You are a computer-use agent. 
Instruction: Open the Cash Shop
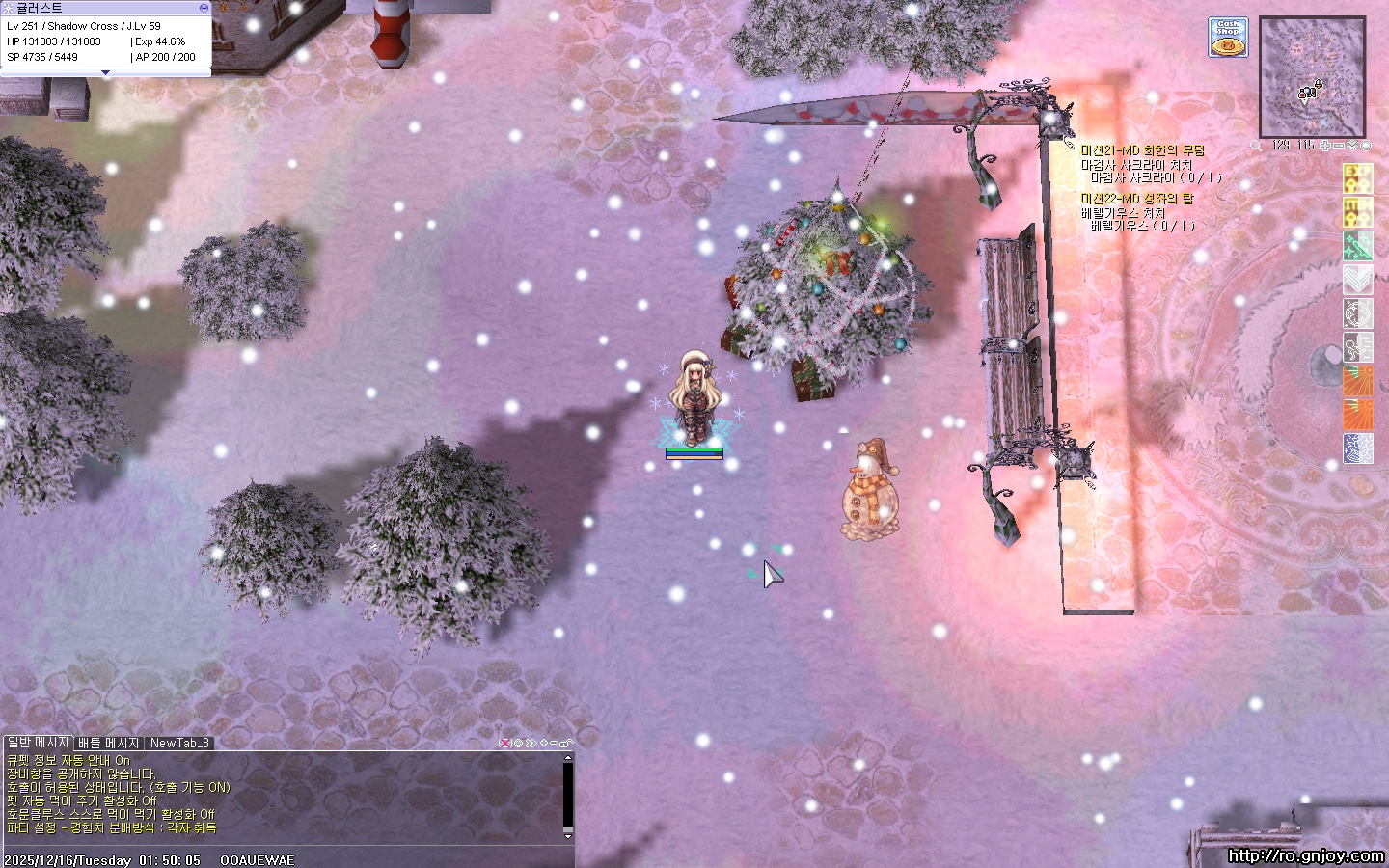click(x=1228, y=38)
